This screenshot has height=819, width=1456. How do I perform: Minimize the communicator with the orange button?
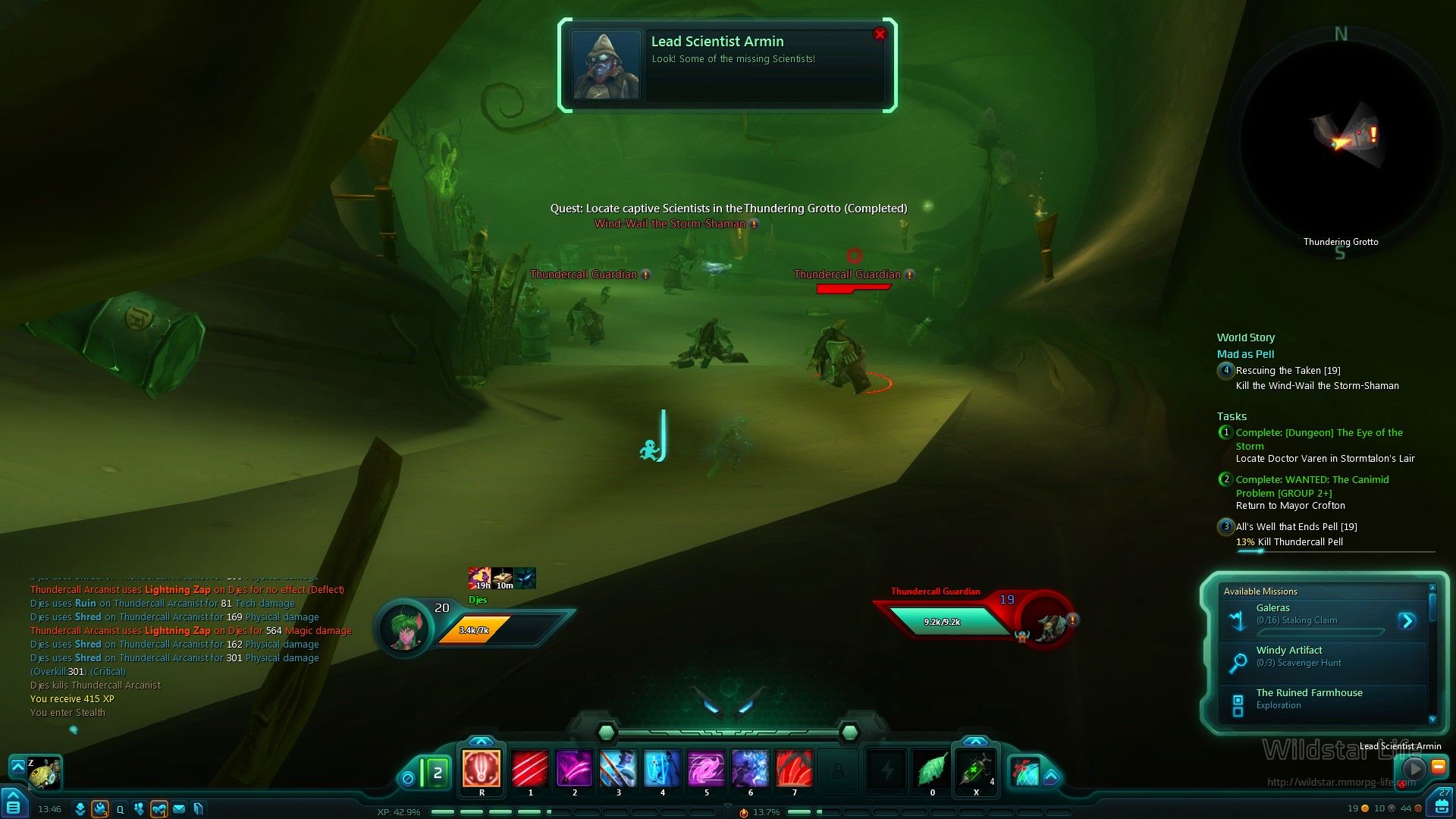(x=1438, y=767)
